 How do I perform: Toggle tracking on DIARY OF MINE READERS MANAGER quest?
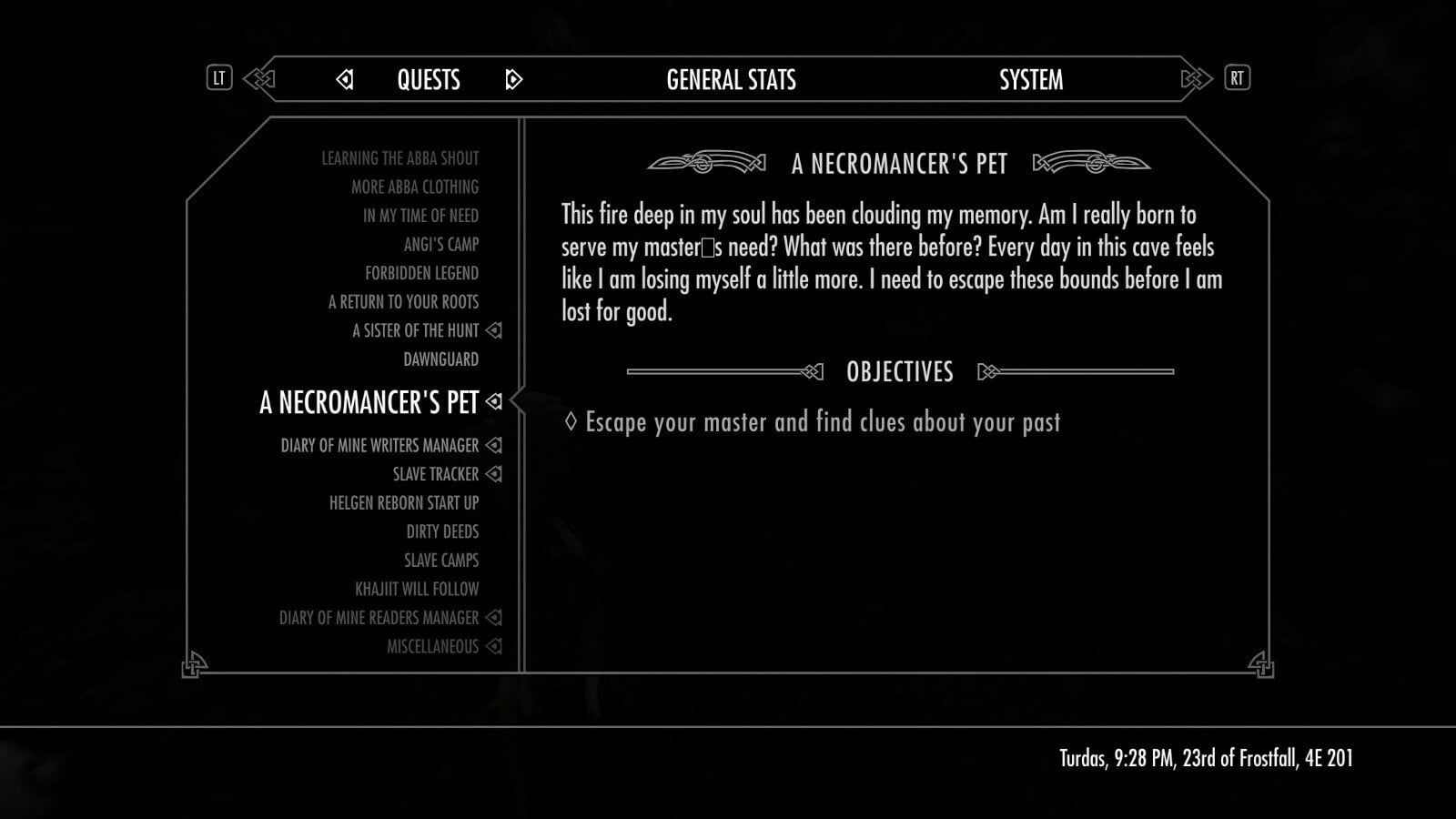(494, 617)
